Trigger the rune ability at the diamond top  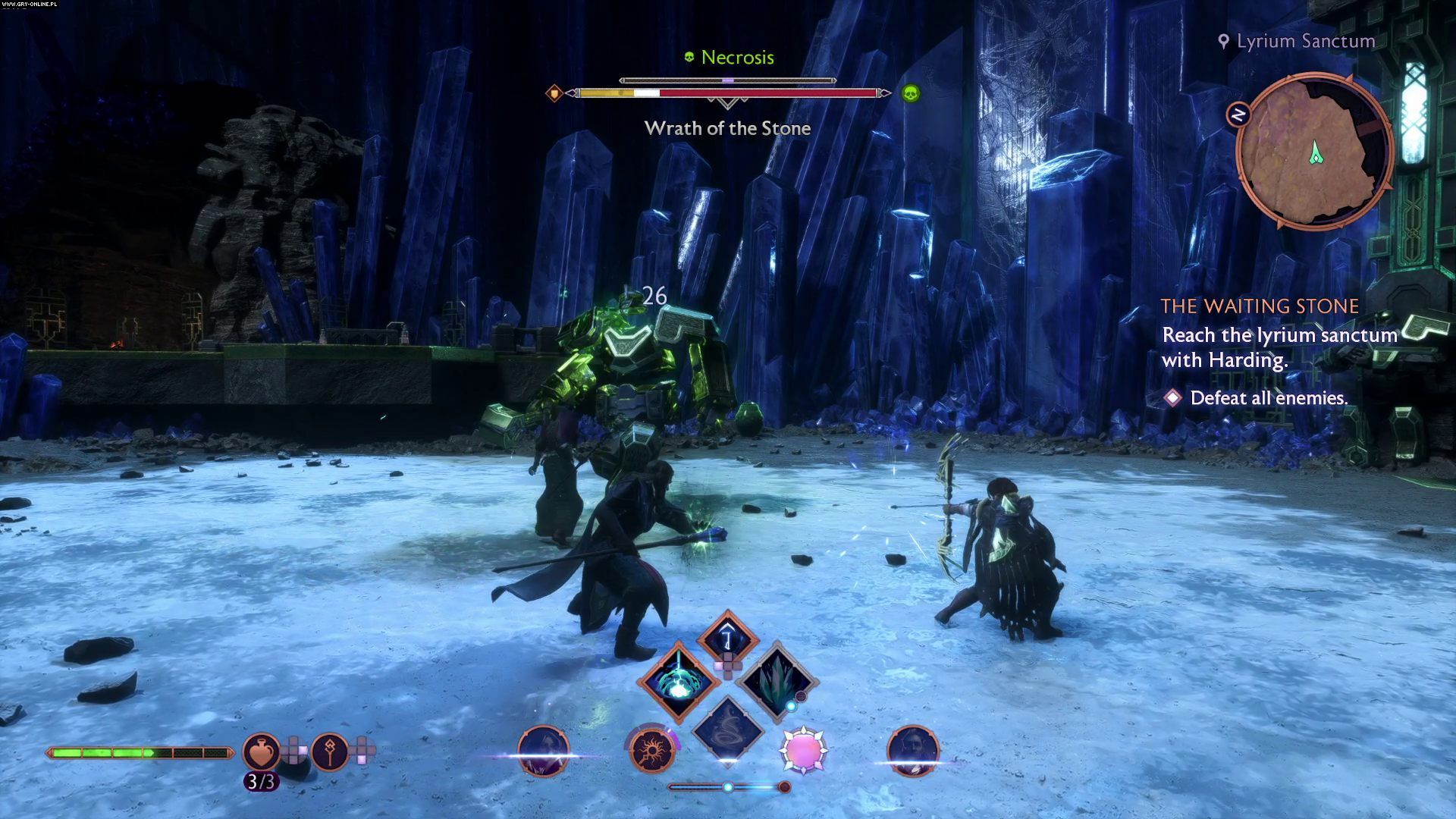tap(727, 637)
